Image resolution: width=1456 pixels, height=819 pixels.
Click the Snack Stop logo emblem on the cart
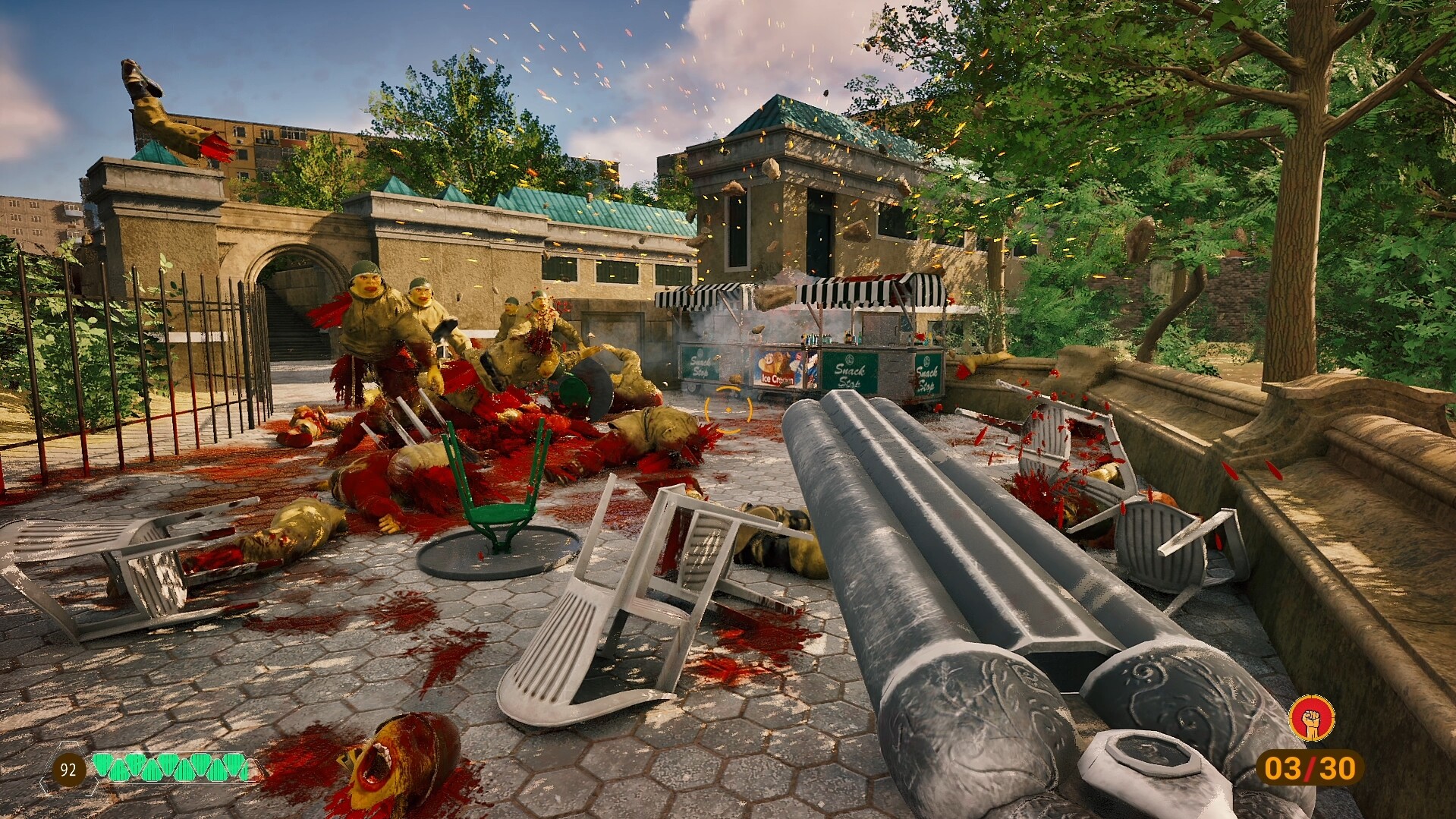click(848, 361)
